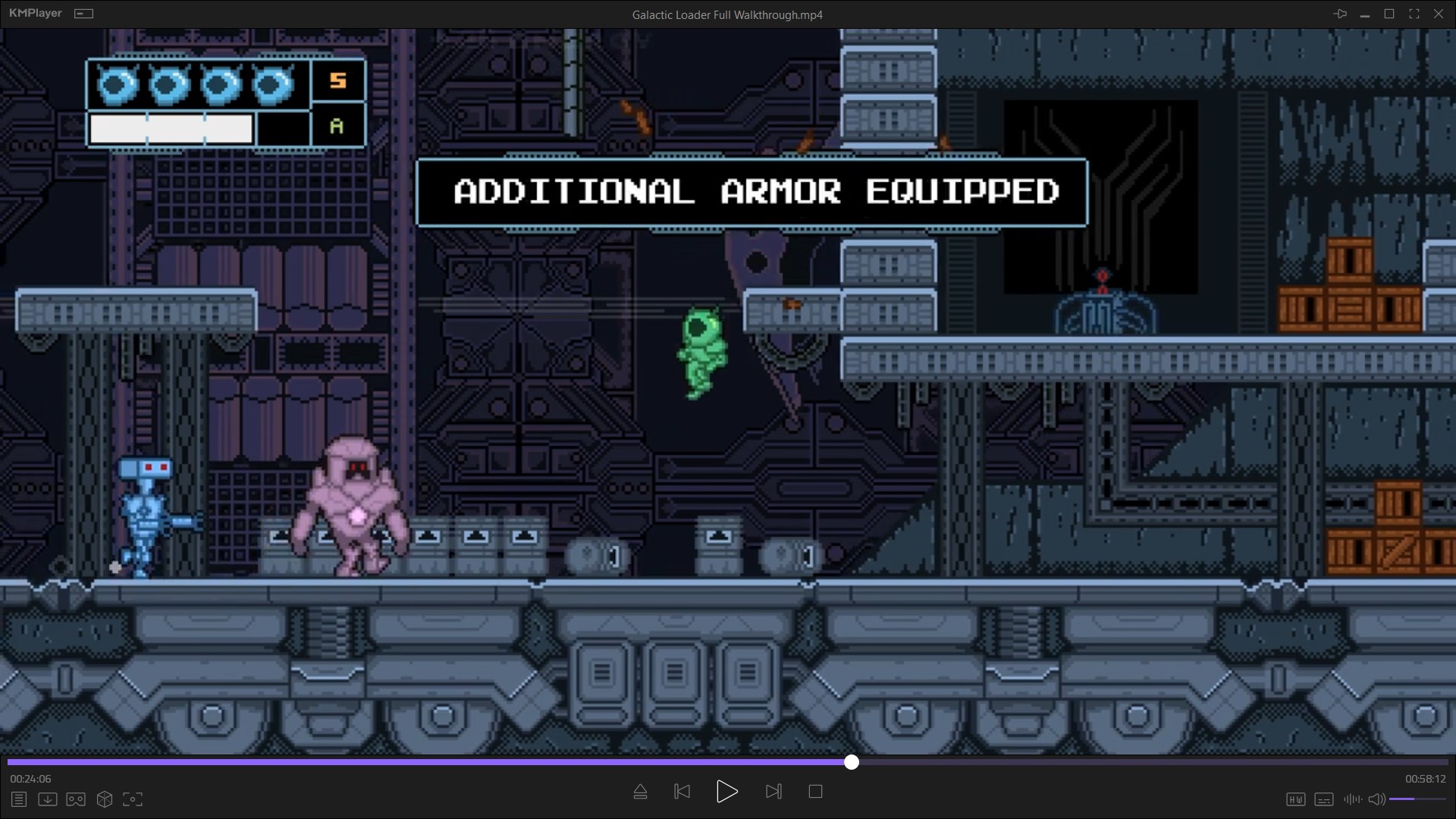Pin the player window on top
This screenshot has width=1456, height=819.
tap(1341, 13)
